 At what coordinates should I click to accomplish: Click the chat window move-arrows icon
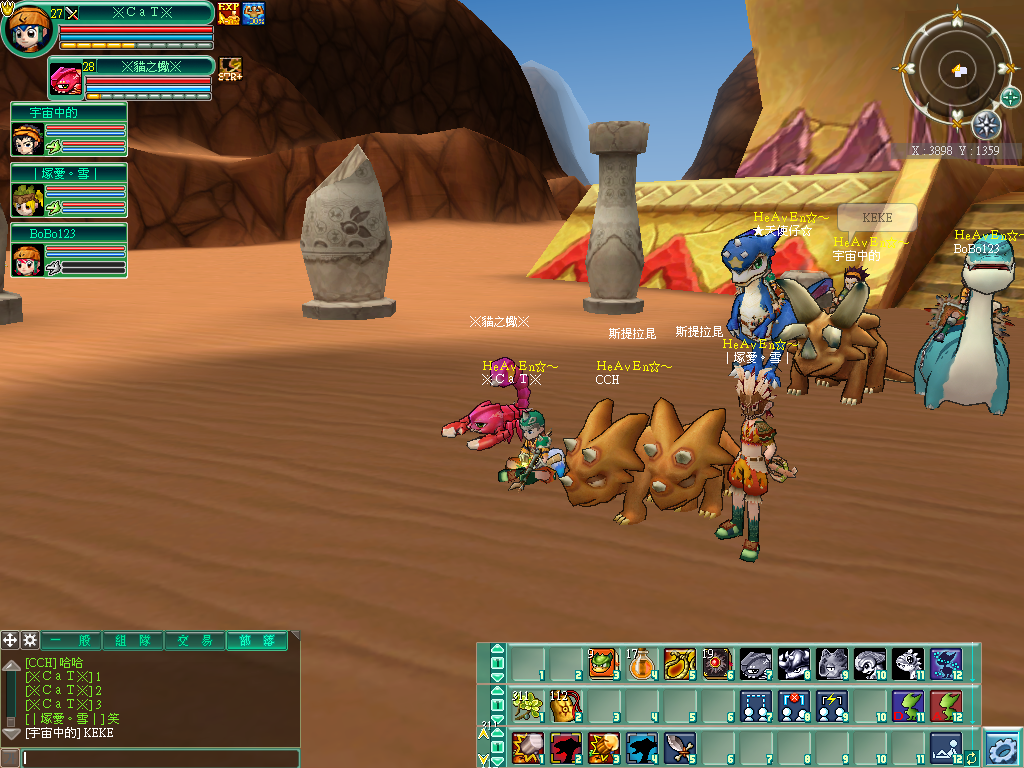point(10,640)
